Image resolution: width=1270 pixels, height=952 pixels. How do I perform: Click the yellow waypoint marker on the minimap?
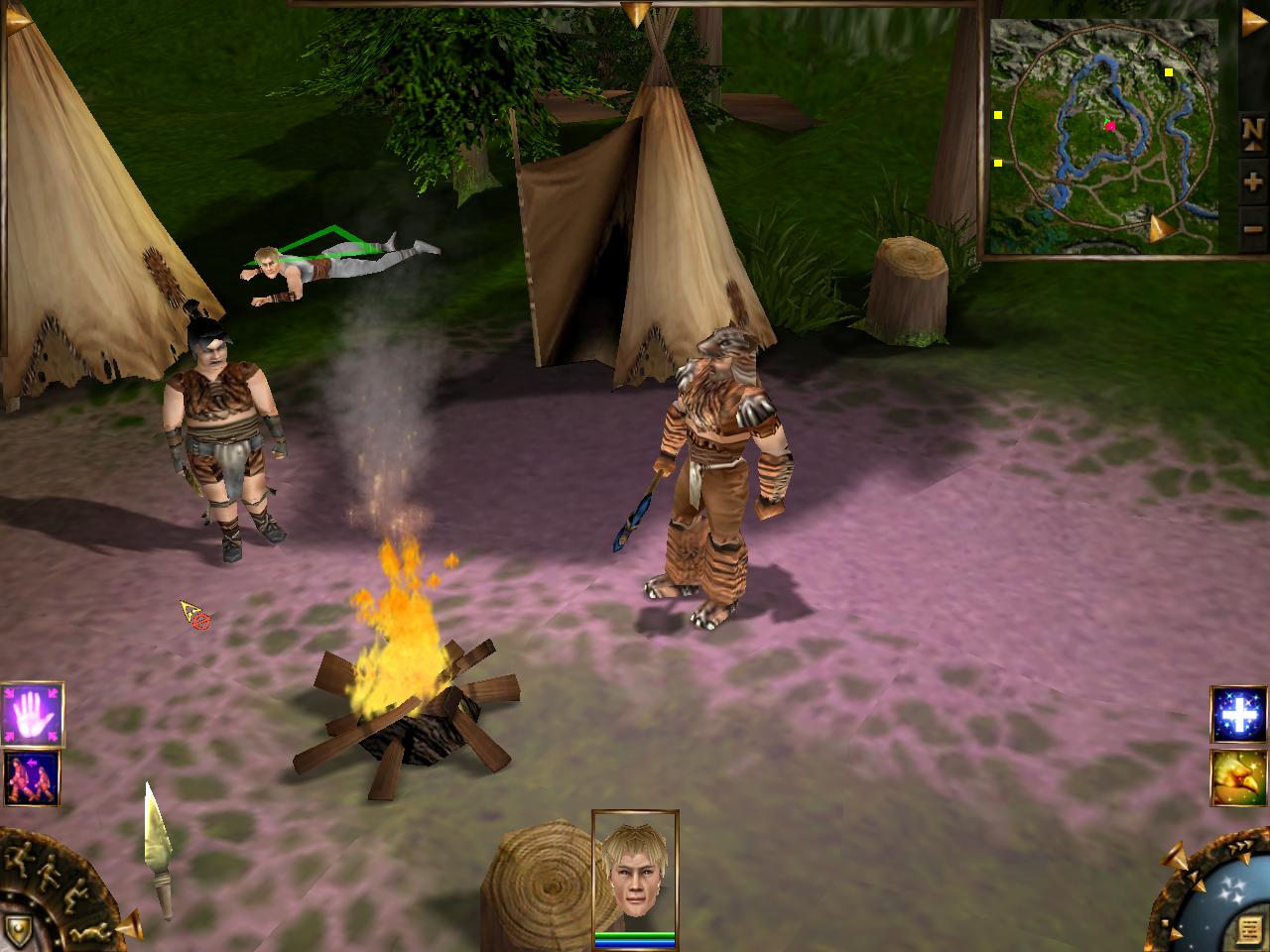tap(1168, 71)
